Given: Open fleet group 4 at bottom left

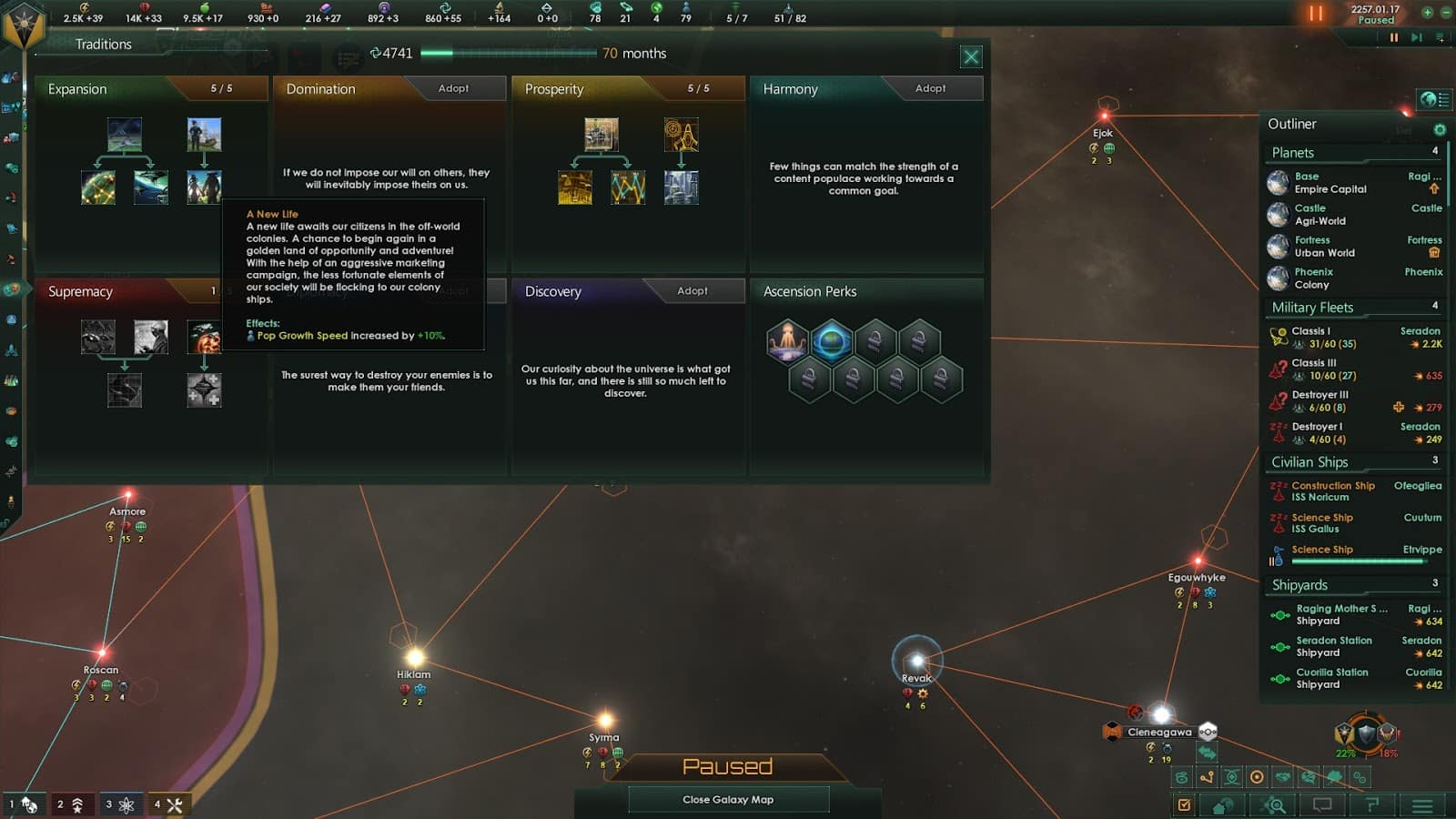Looking at the screenshot, I should (172, 804).
